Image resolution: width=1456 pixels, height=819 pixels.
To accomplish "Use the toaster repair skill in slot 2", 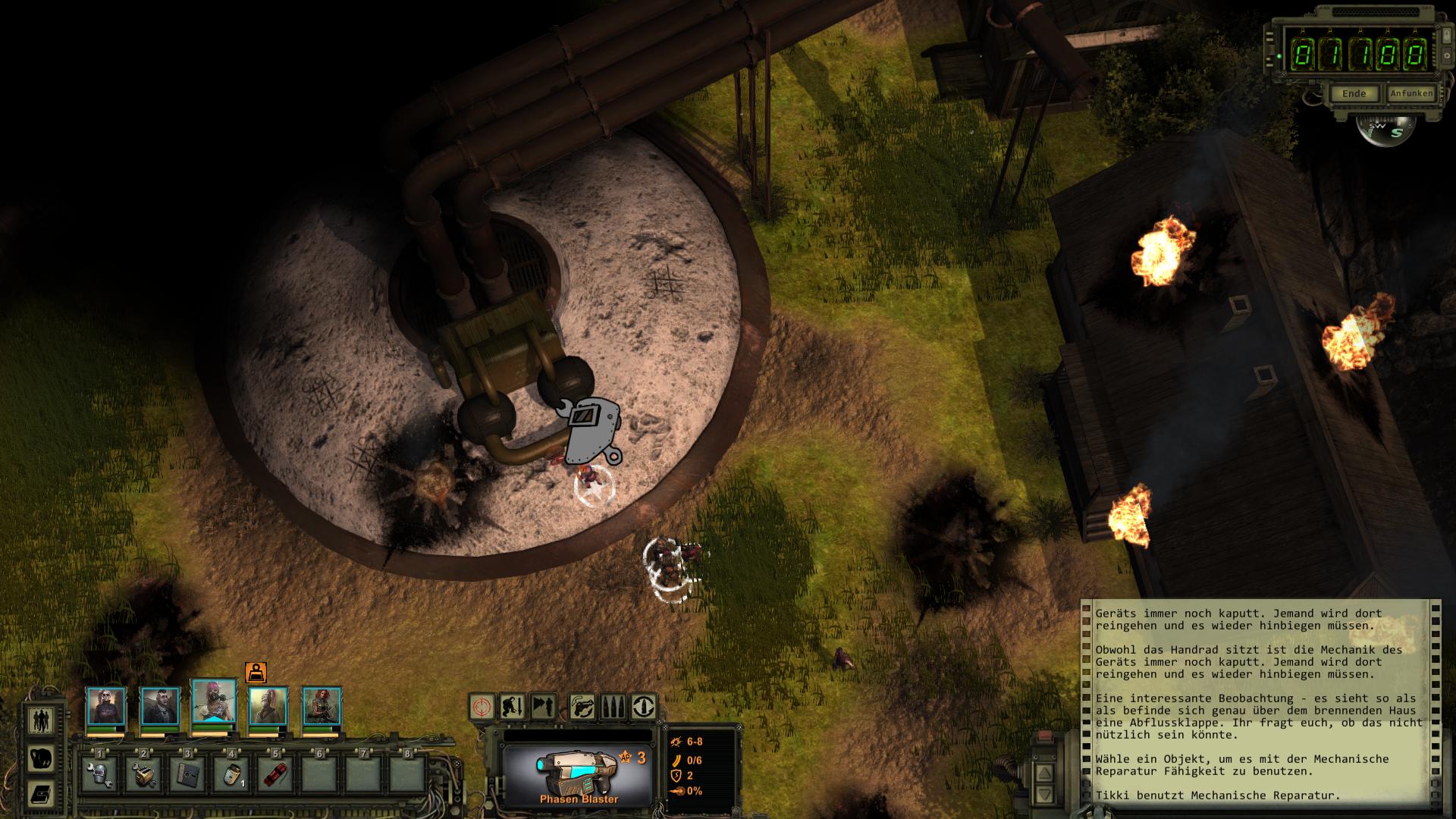I will 145,773.
